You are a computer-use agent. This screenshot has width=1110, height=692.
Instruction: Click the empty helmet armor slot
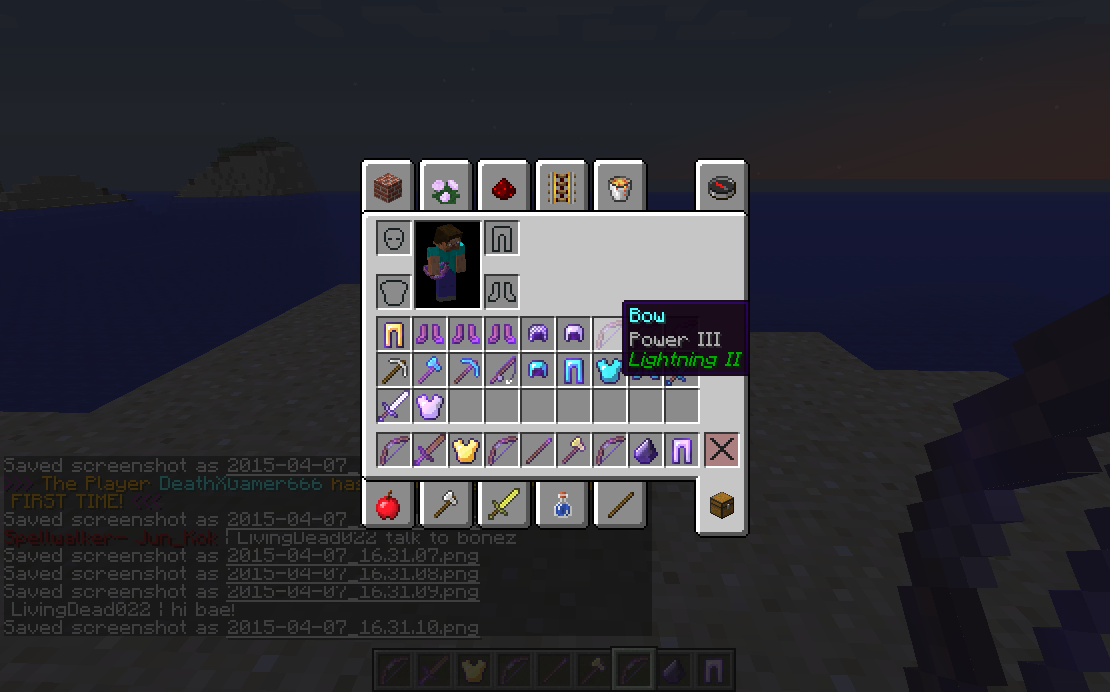click(x=393, y=239)
